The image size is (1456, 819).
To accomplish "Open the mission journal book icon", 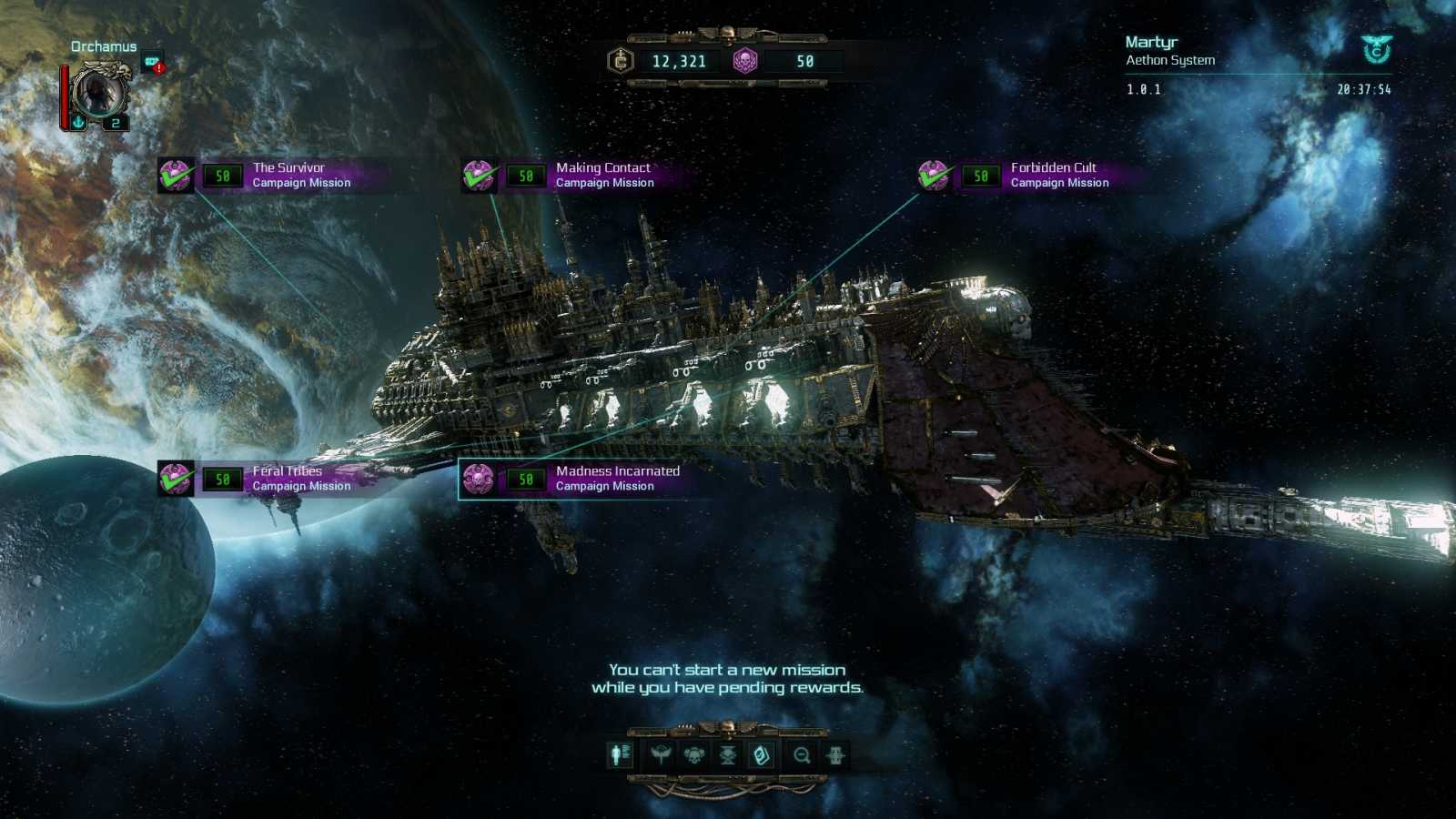I will click(x=761, y=754).
